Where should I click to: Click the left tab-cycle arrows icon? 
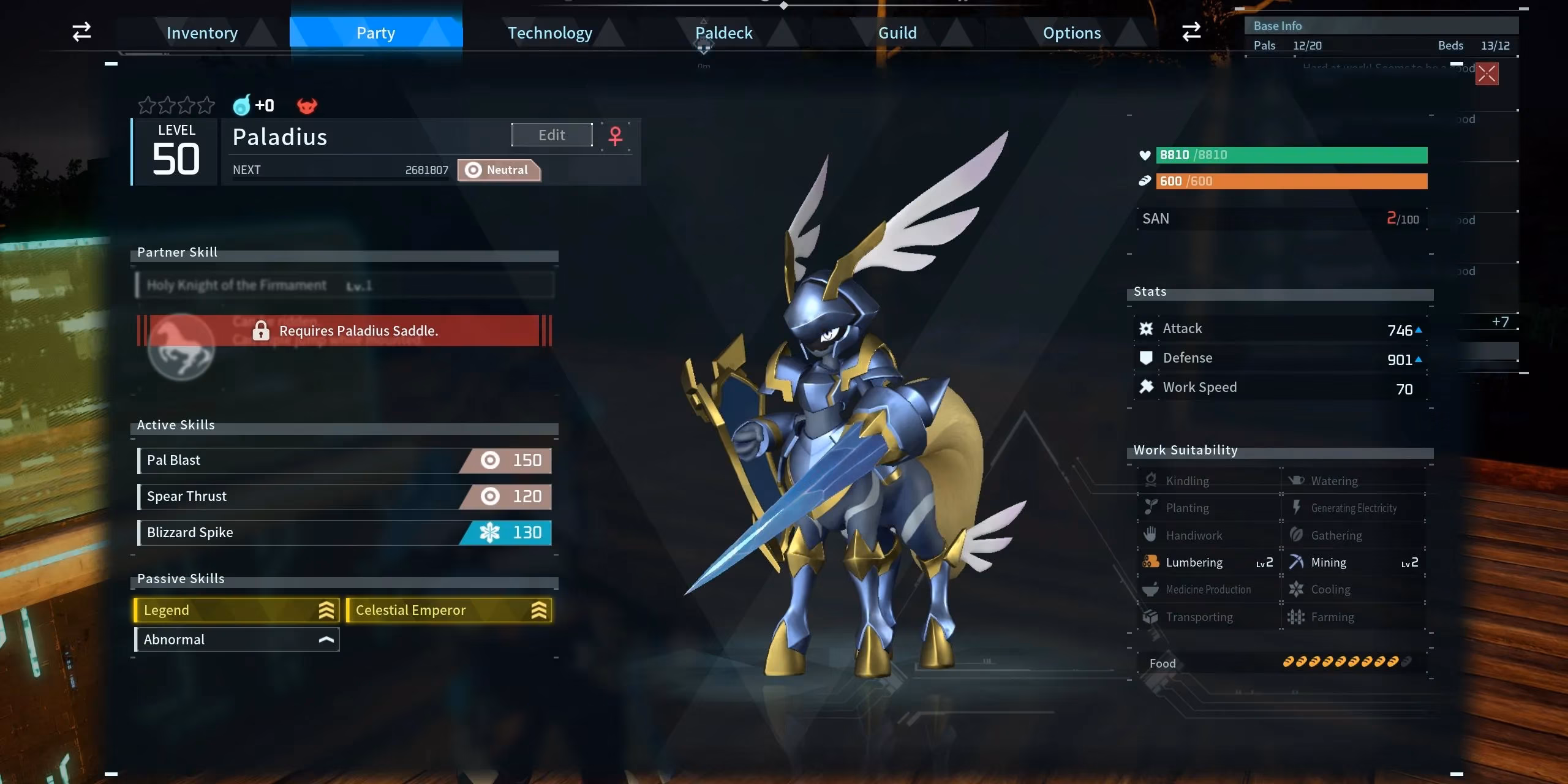81,32
